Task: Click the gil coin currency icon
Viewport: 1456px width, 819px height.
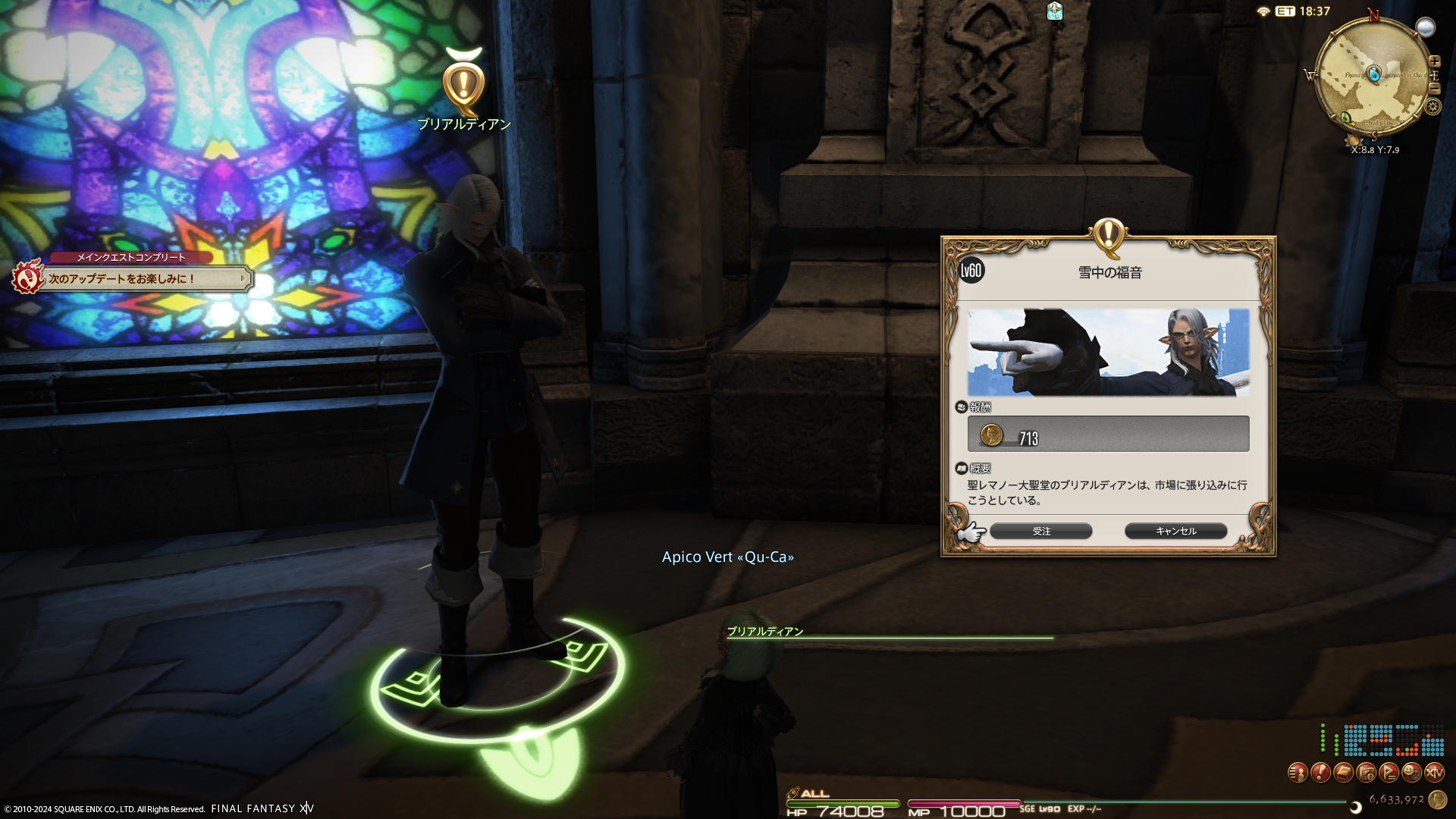Action: pos(1437,799)
